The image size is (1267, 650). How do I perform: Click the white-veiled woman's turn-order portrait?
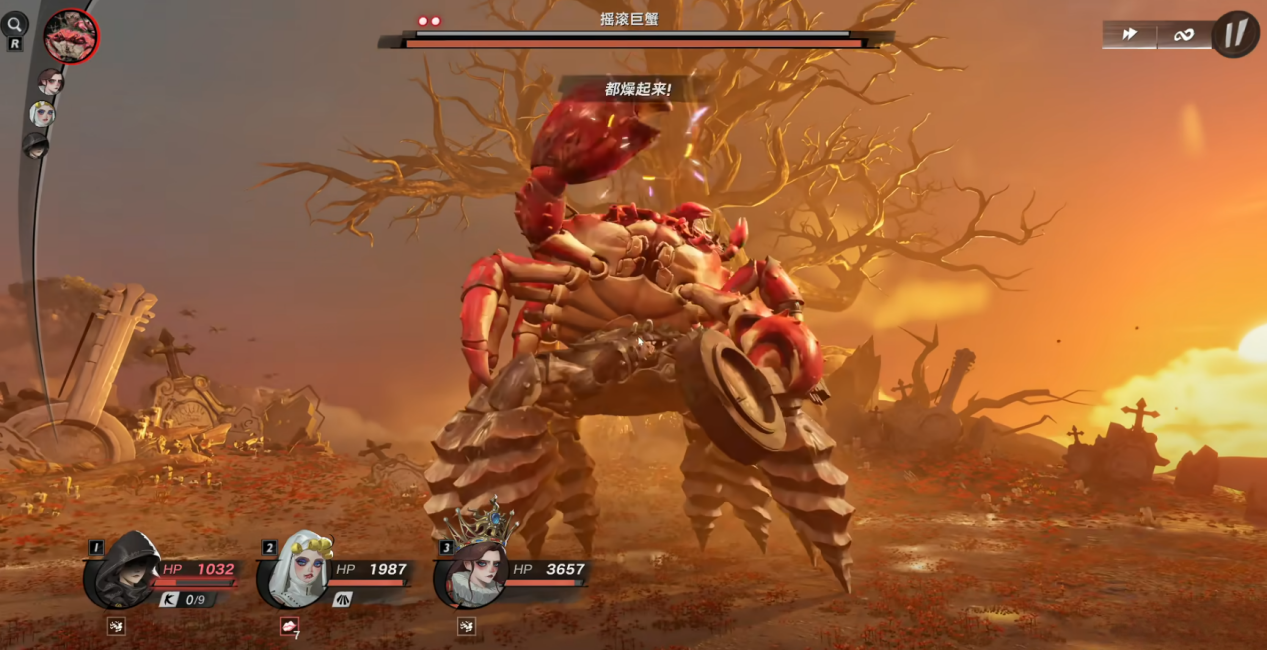42,114
